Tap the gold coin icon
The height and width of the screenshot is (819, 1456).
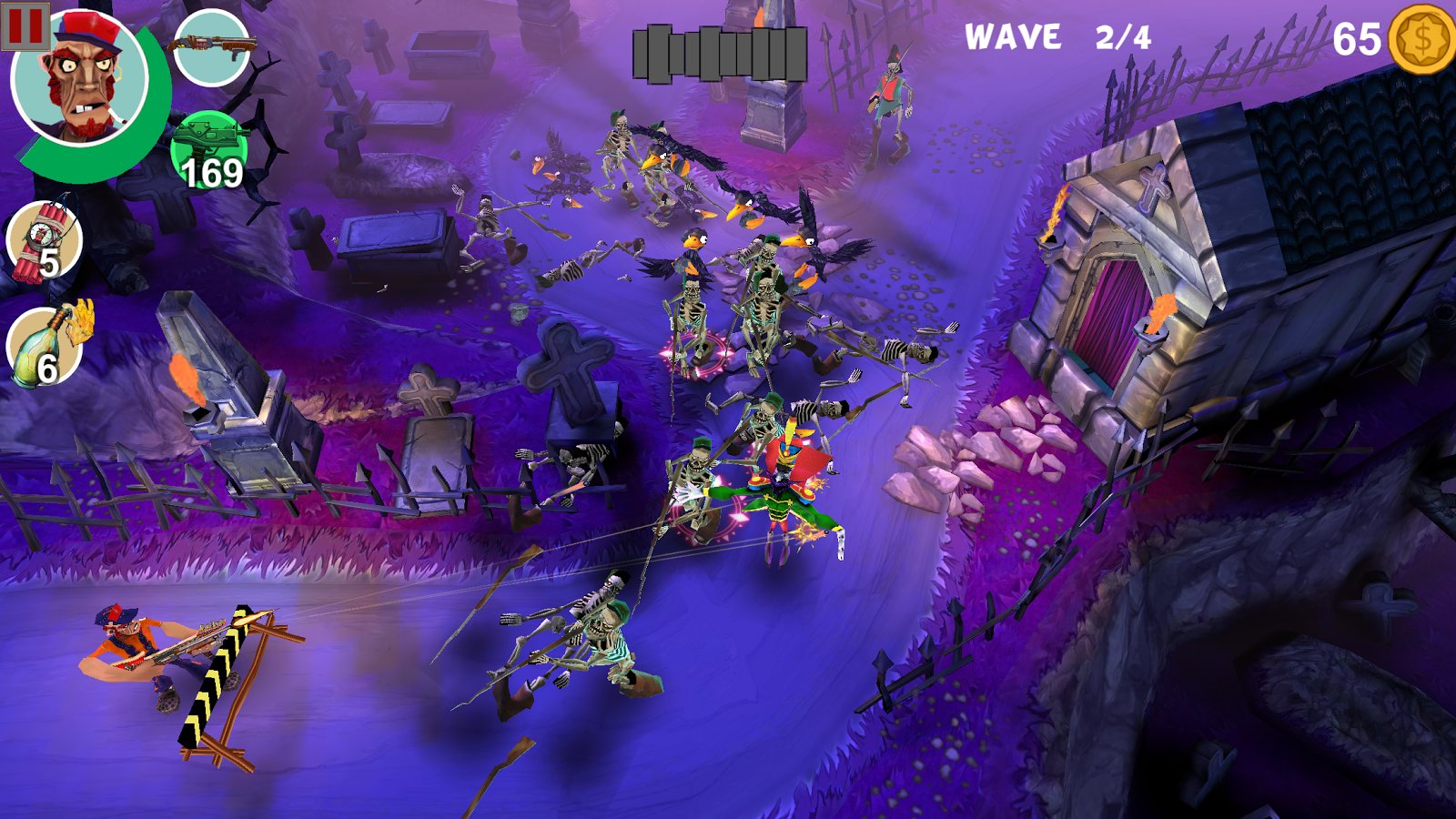(1421, 39)
